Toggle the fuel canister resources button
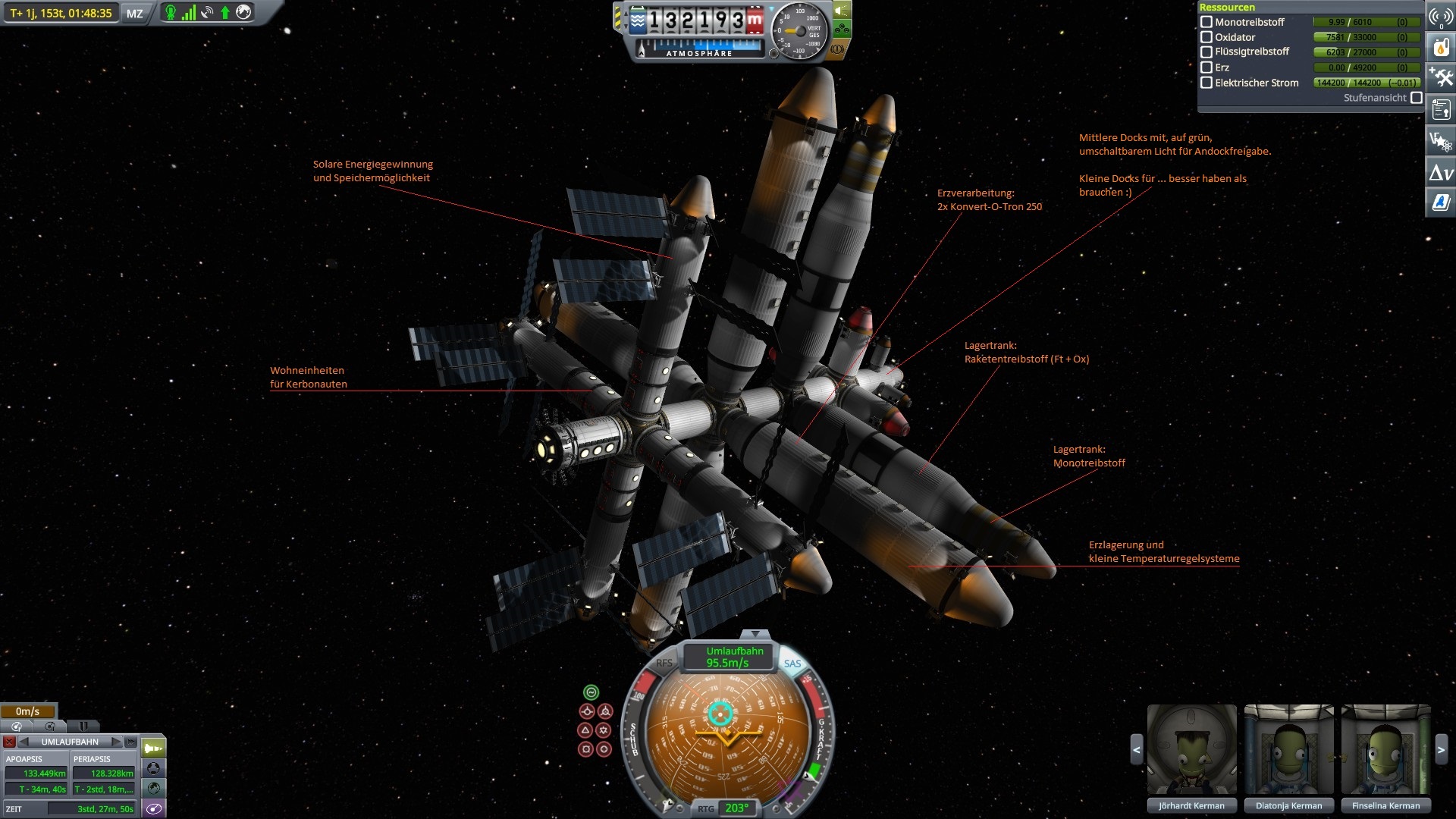The height and width of the screenshot is (819, 1456). pyautogui.click(x=1441, y=47)
